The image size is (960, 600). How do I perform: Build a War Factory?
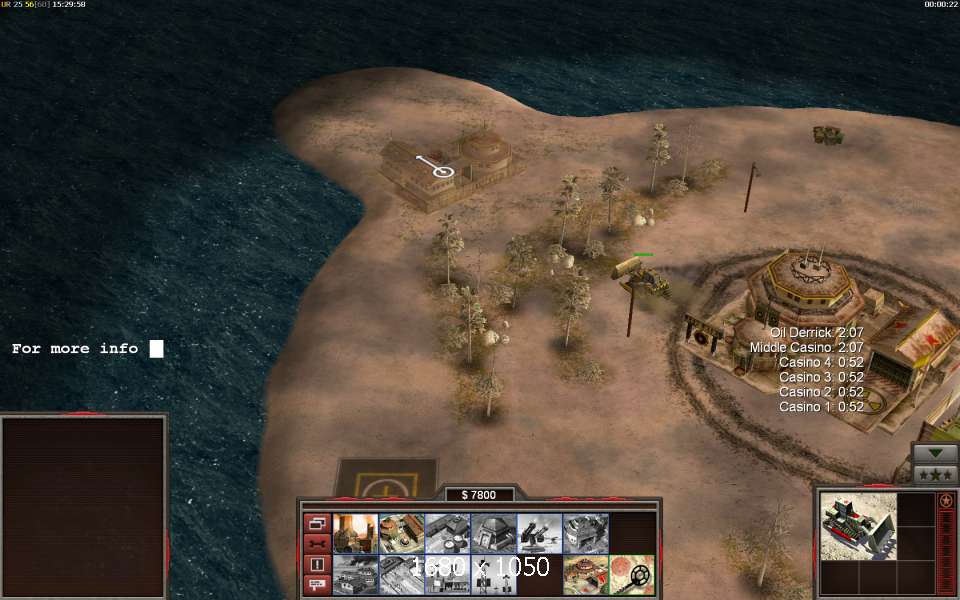[585, 533]
